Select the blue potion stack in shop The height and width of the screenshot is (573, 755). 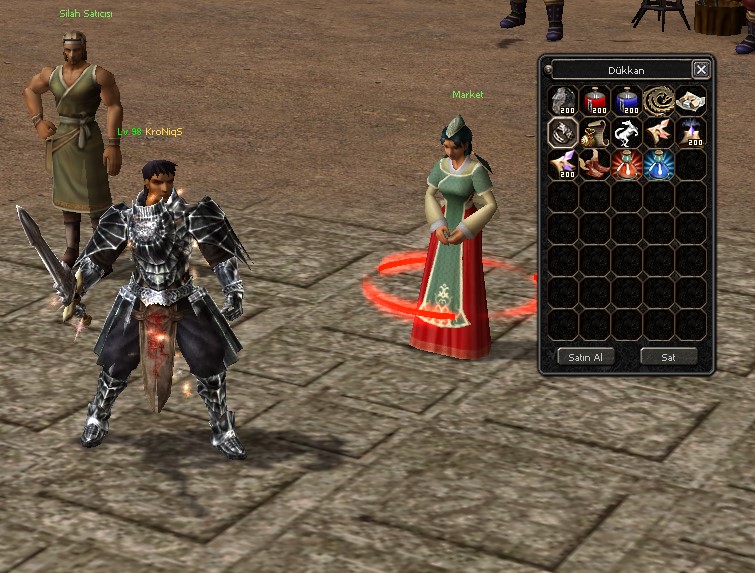point(627,100)
